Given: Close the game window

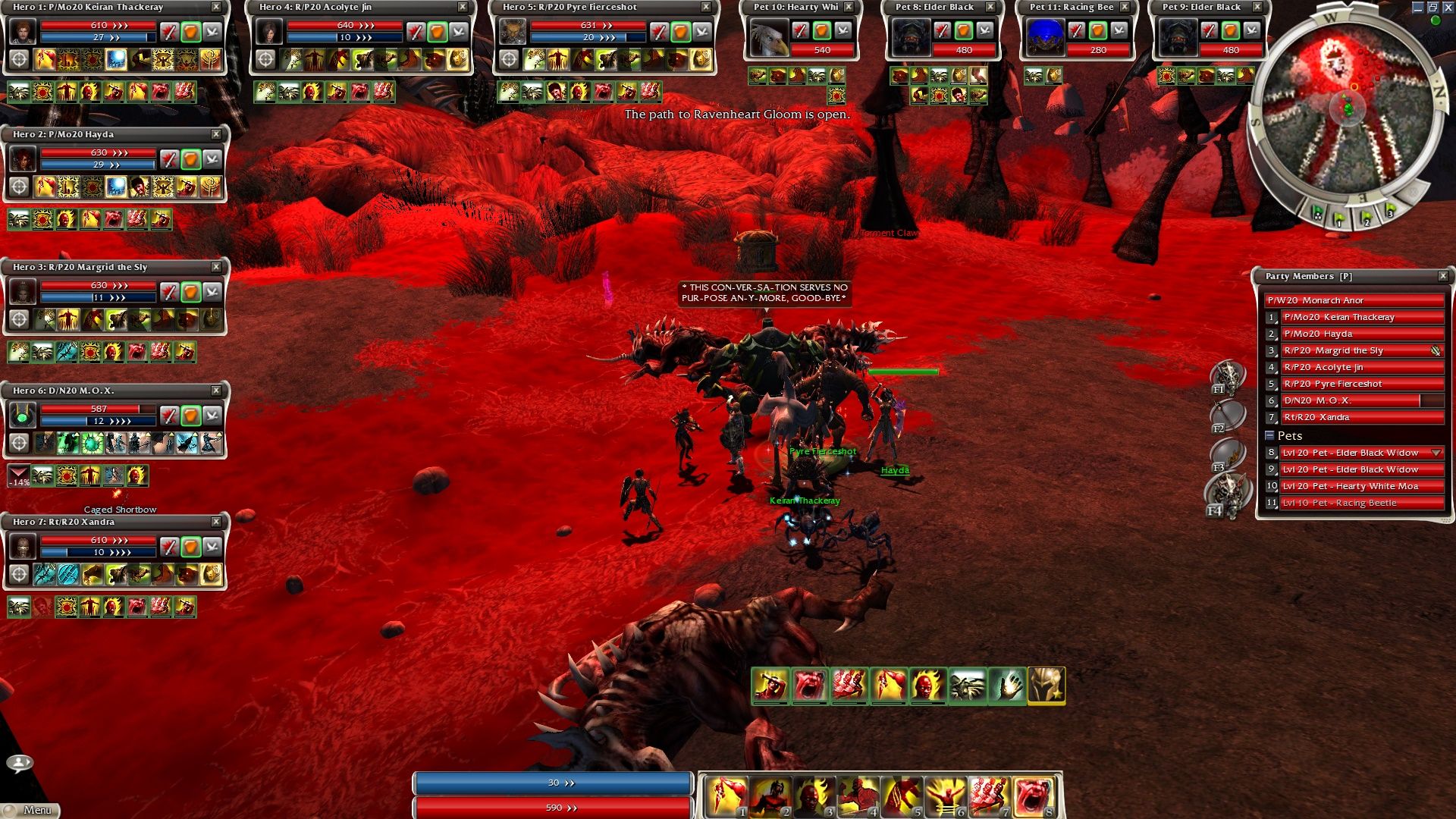Looking at the screenshot, I should 1448,7.
